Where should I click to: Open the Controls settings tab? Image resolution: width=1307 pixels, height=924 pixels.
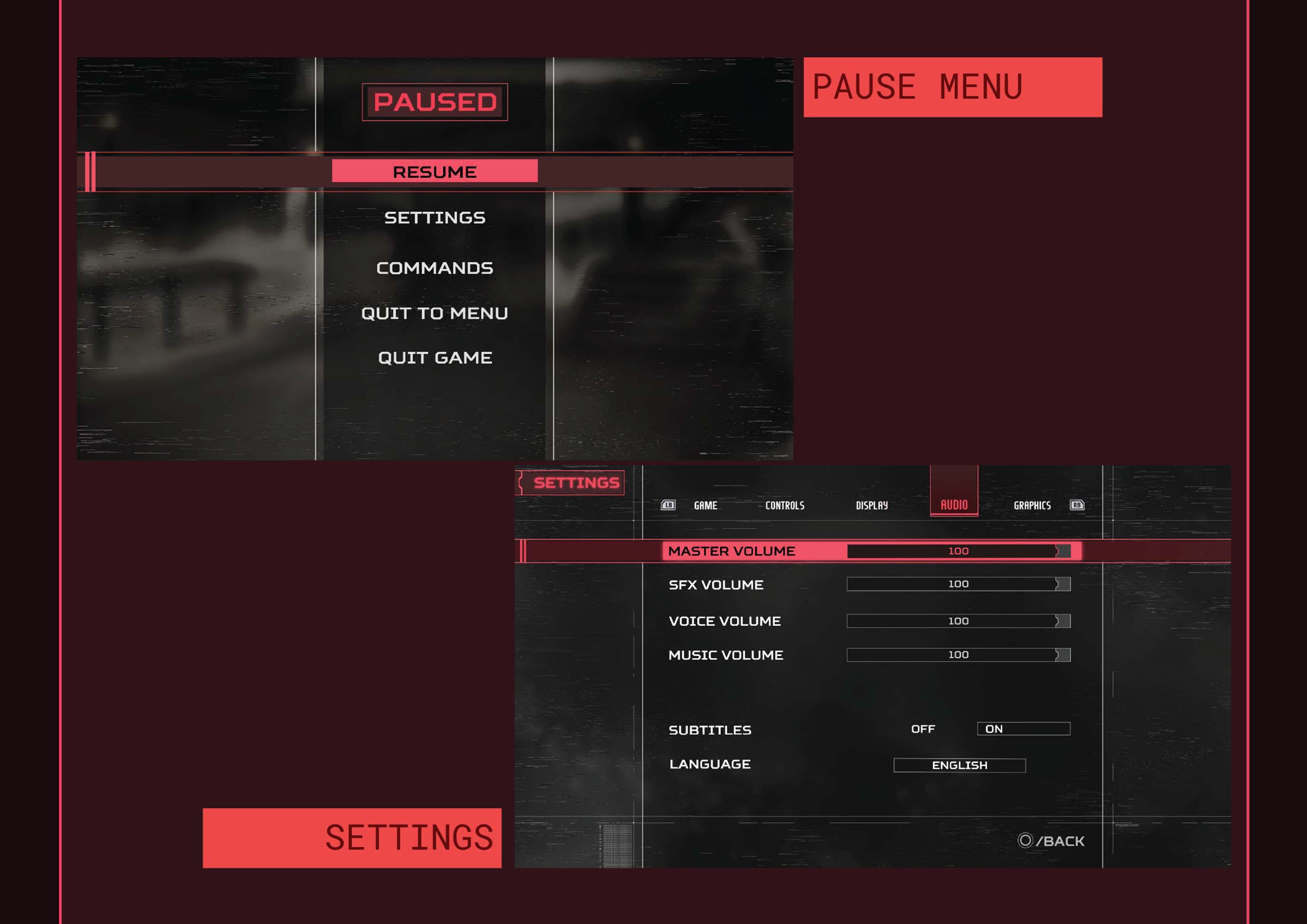(x=784, y=505)
